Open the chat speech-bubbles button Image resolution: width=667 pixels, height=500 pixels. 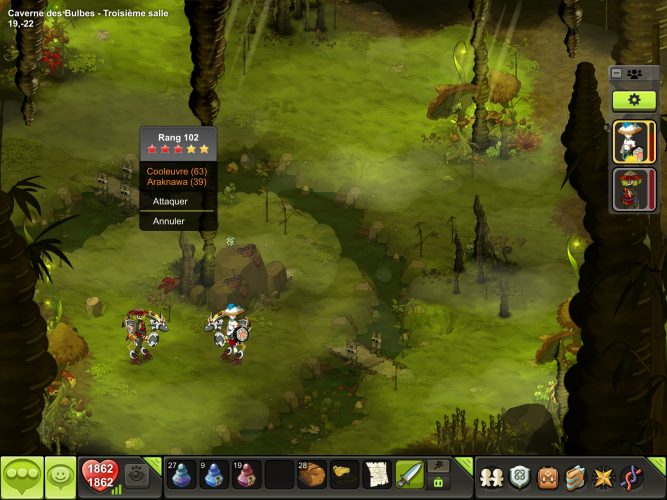coord(21,476)
